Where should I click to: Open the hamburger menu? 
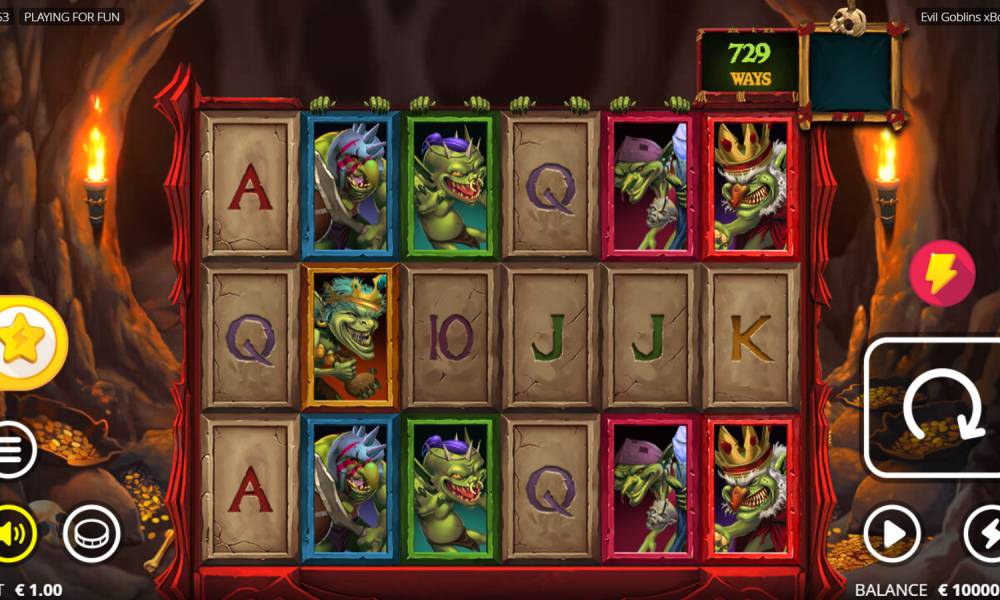12,450
